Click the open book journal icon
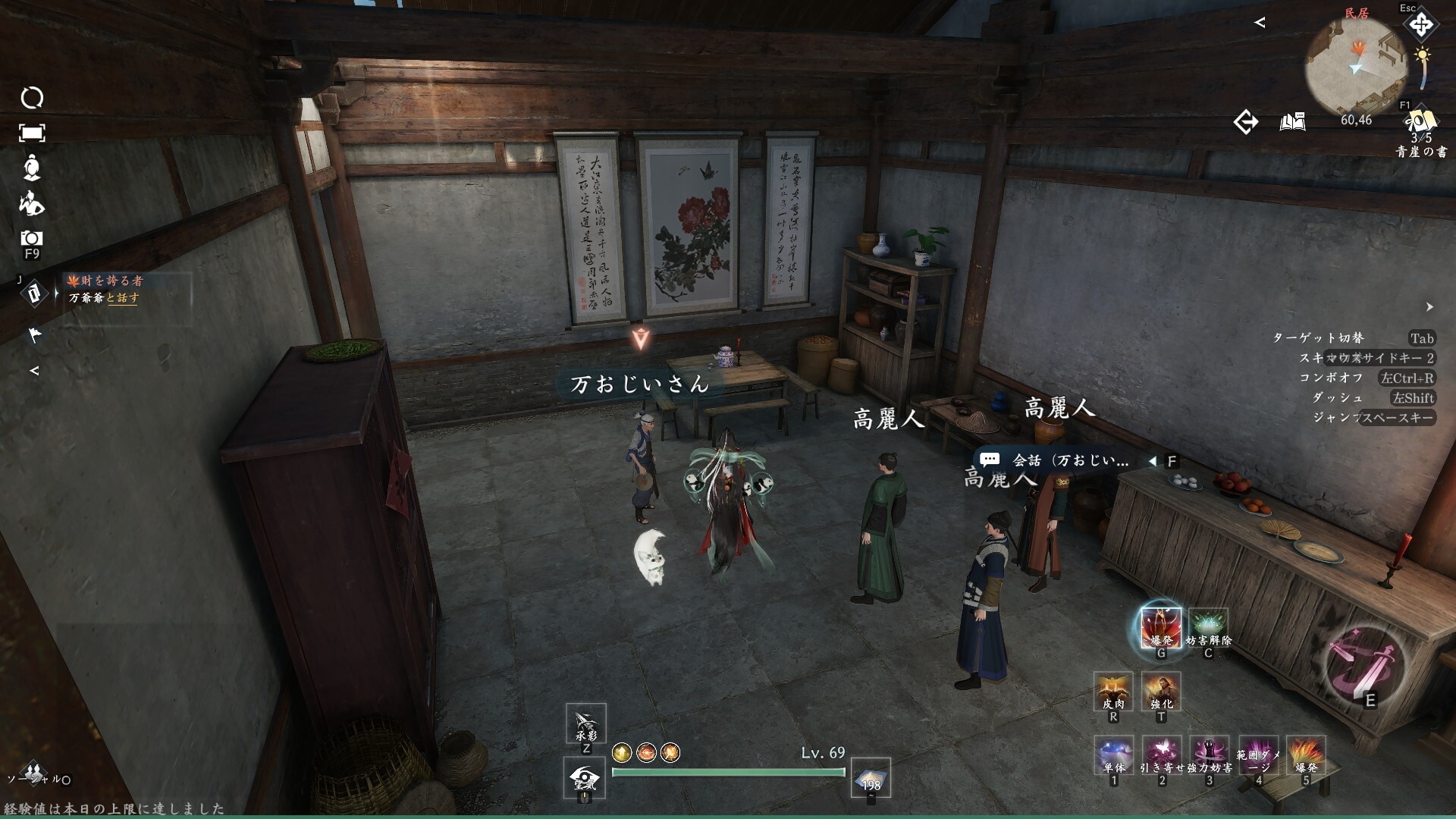 click(x=1292, y=121)
